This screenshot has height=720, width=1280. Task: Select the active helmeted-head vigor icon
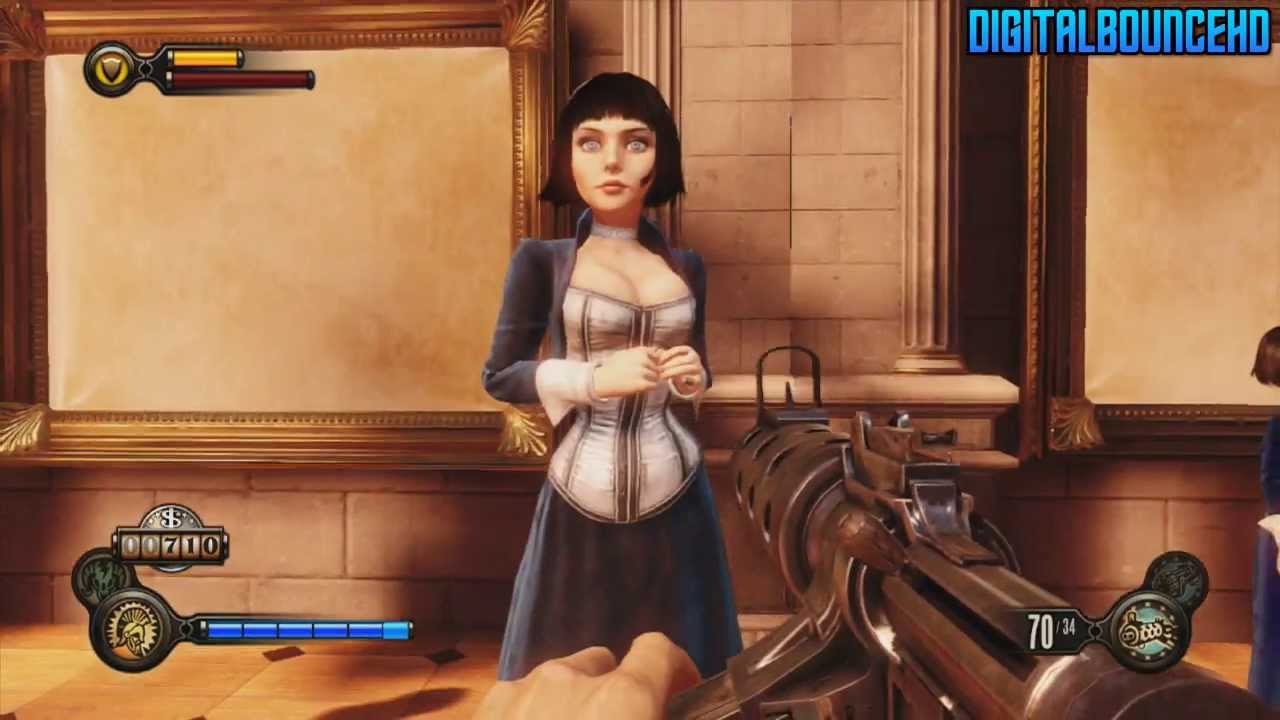[134, 629]
